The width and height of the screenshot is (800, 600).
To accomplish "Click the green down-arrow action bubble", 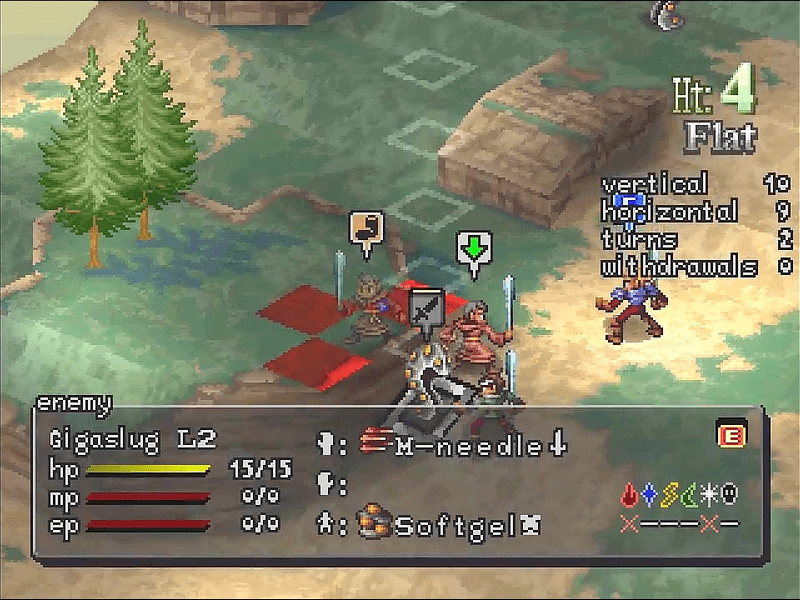I will point(473,248).
